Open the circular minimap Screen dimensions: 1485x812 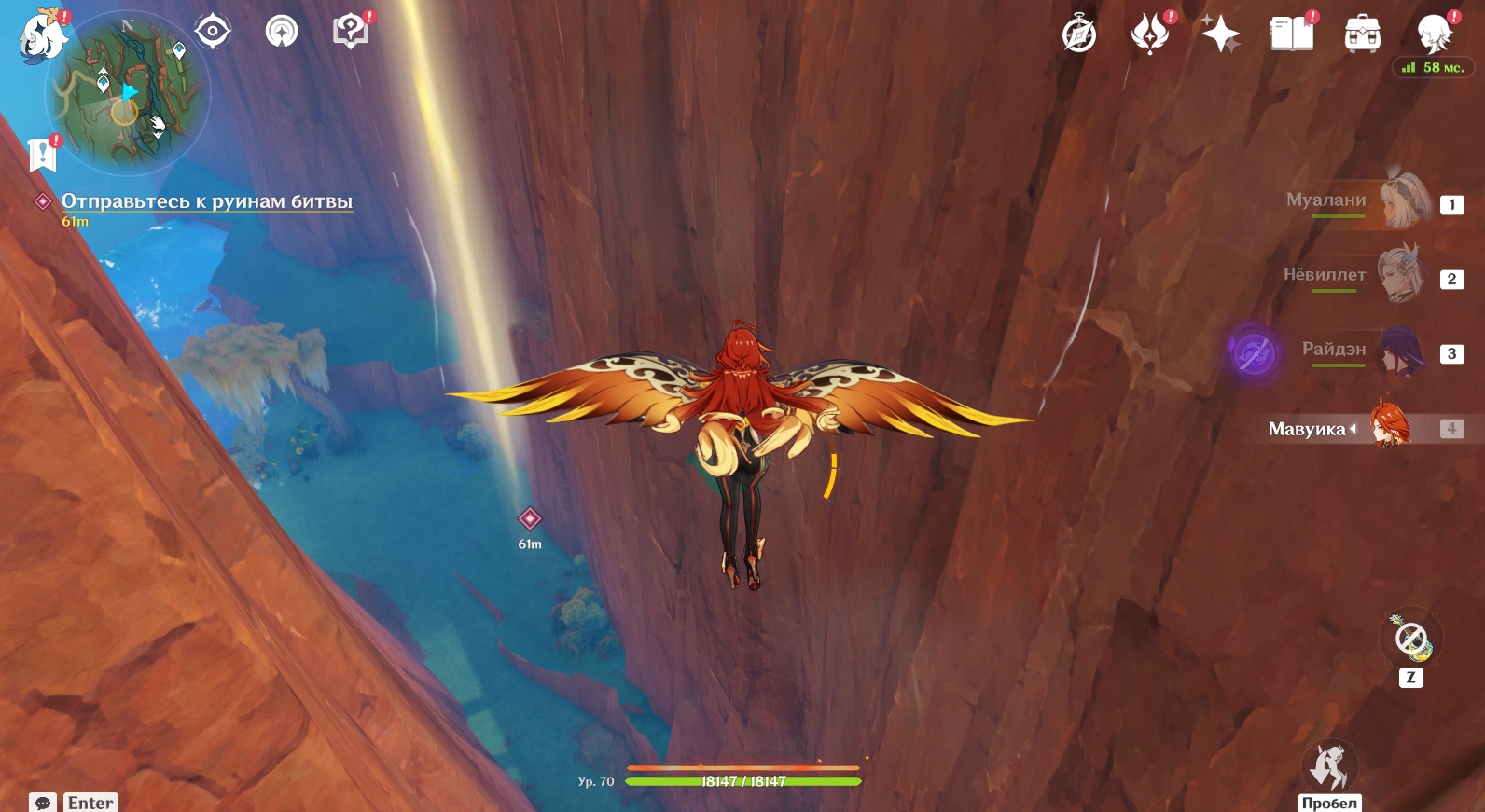pyautogui.click(x=128, y=93)
